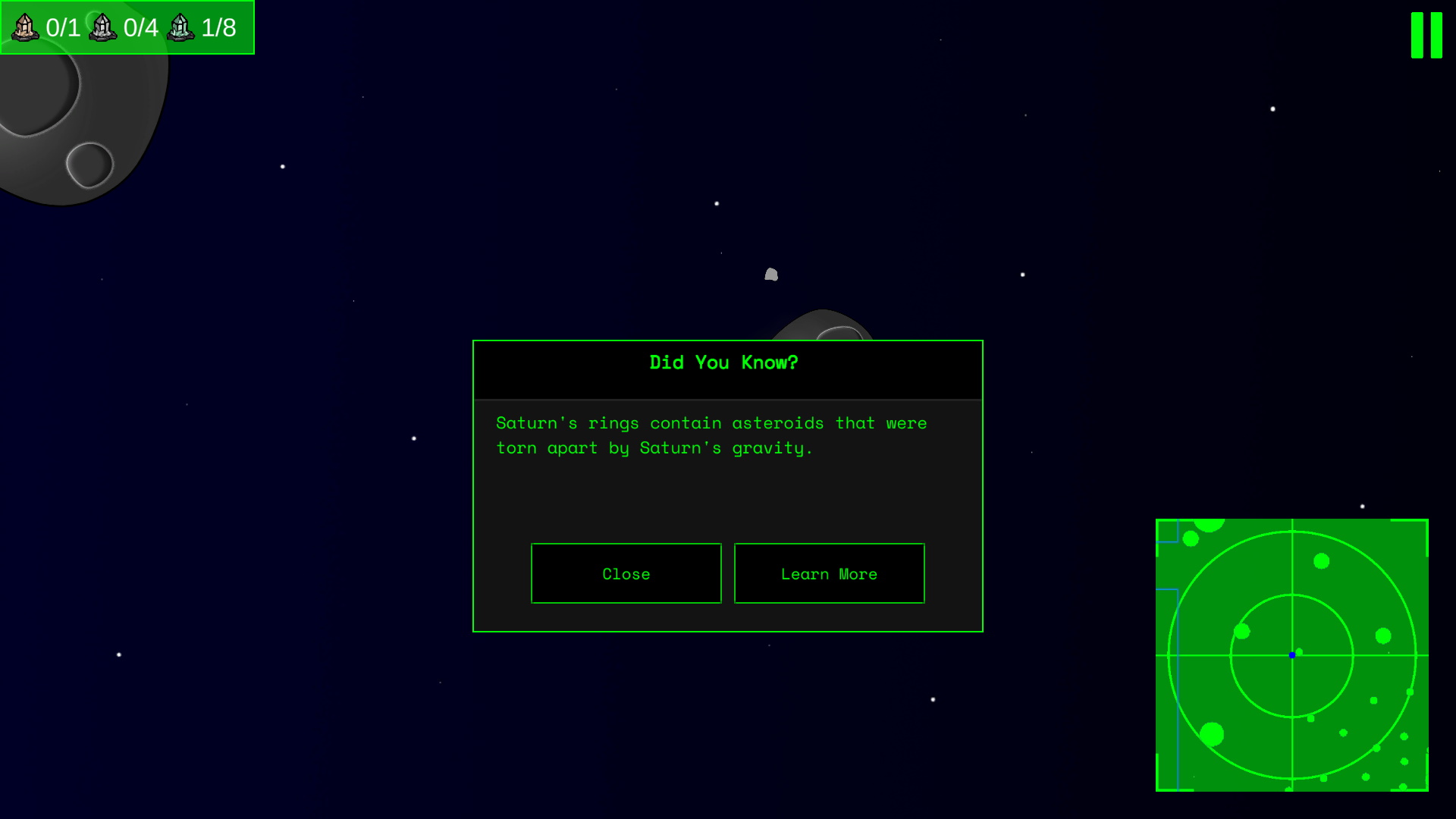Pause the game with the green pause button

(1426, 35)
